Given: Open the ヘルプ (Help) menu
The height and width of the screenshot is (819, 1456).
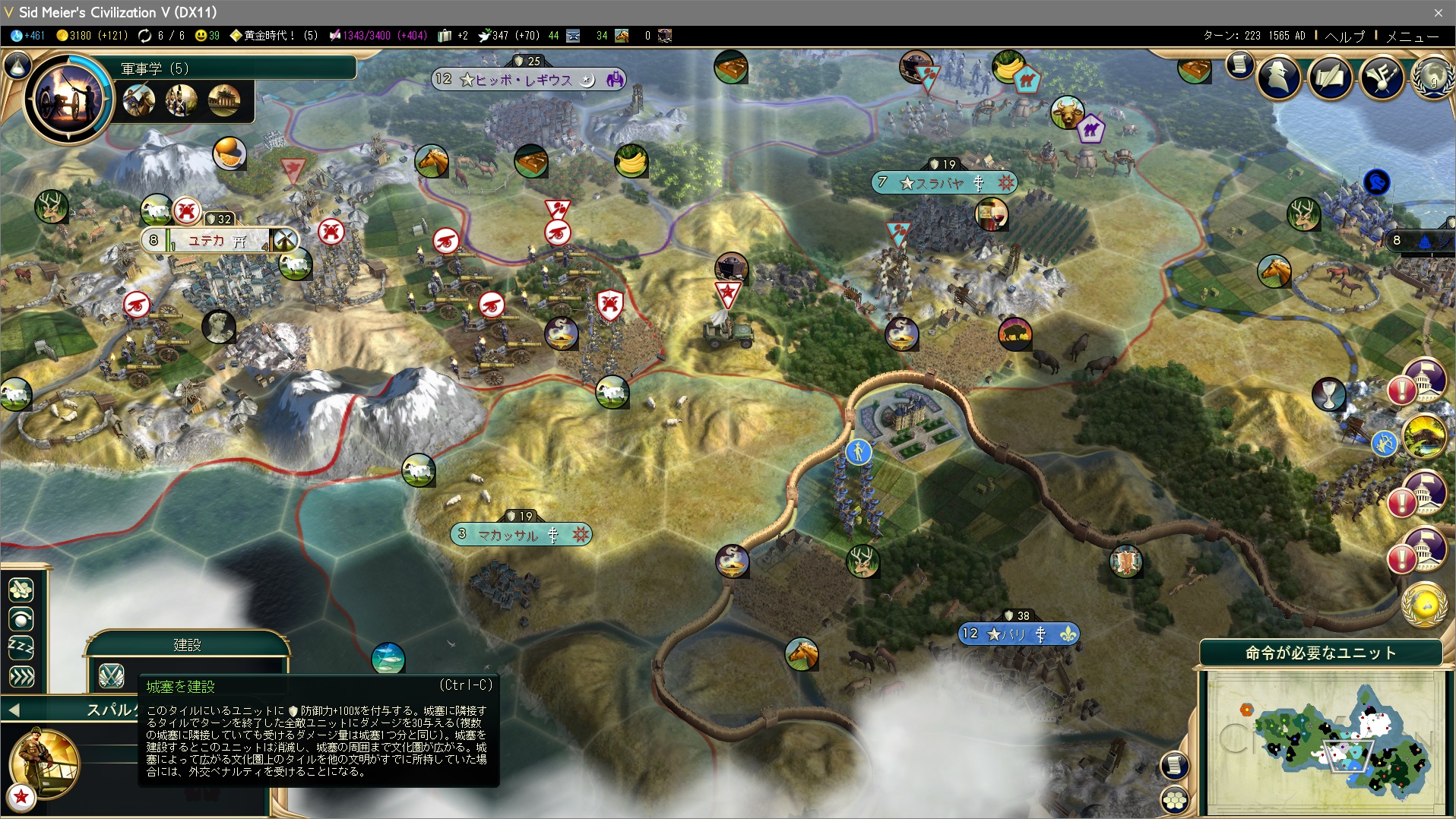Looking at the screenshot, I should click(x=1344, y=36).
